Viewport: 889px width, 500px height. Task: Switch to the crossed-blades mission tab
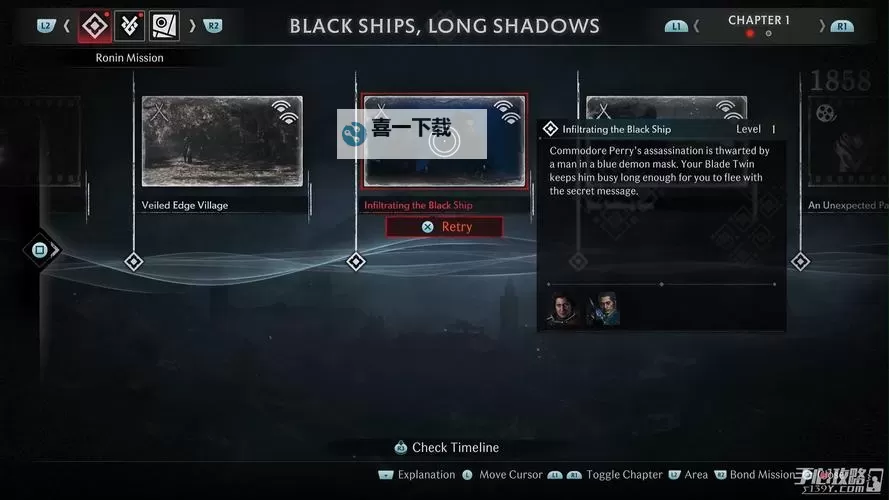pyautogui.click(x=130, y=25)
